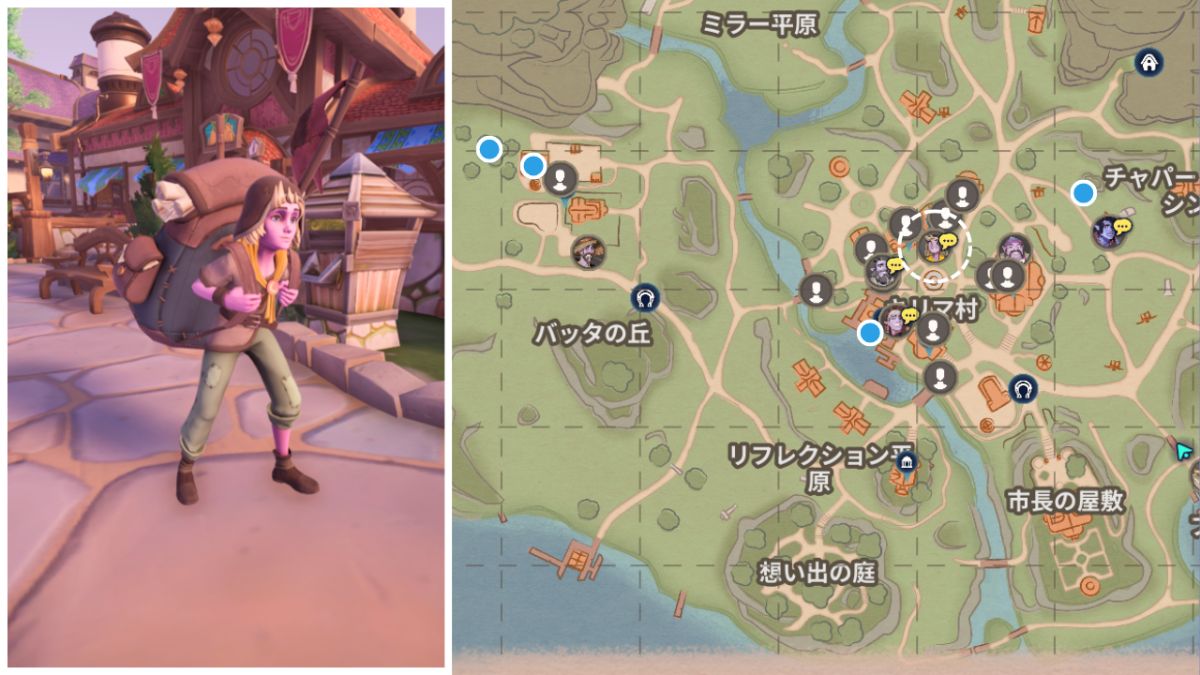The width and height of the screenshot is (1200, 675).
Task: Click the bearded purple NPC portrait
Action: pyautogui.click(x=1013, y=247)
